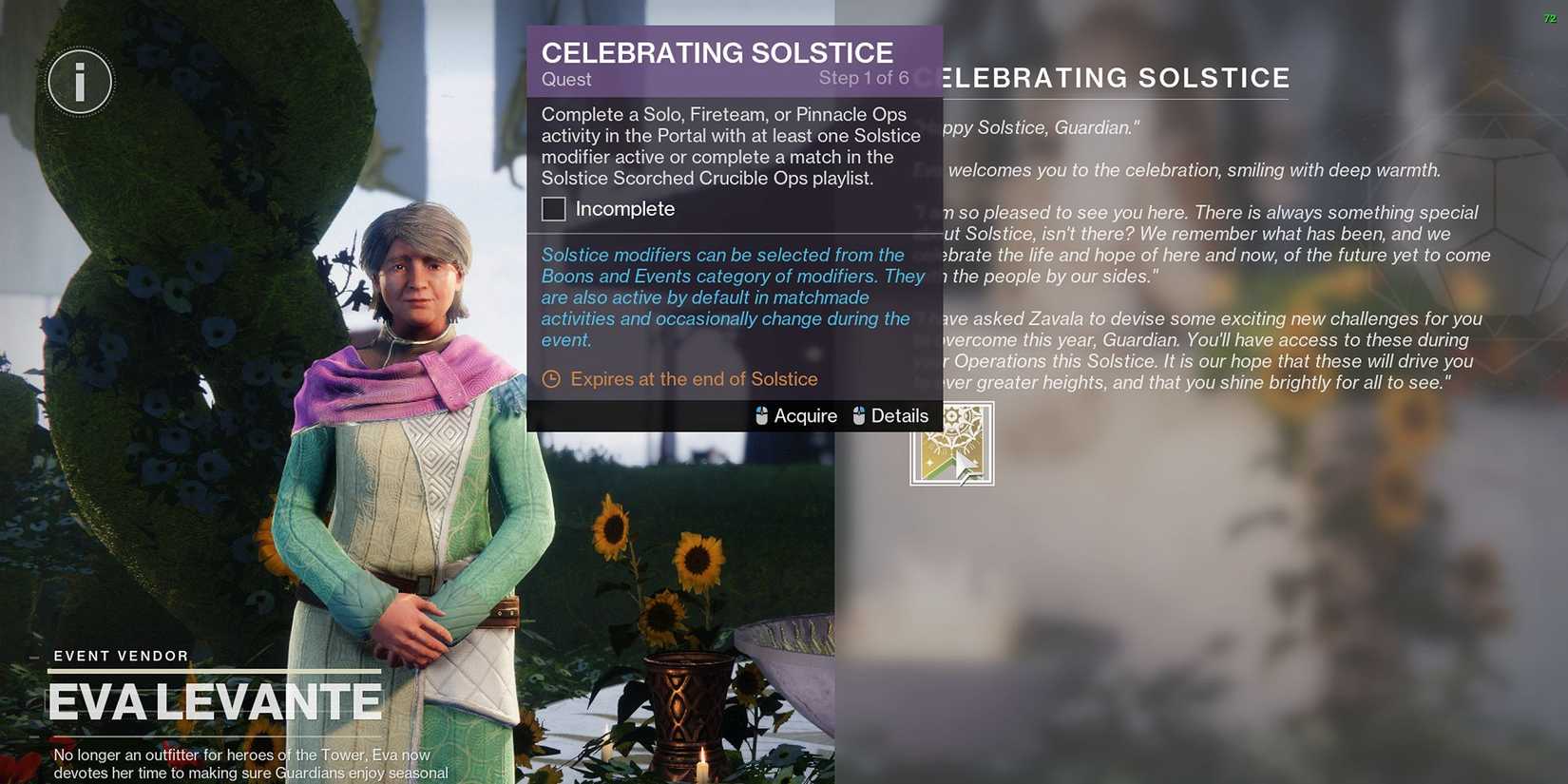Viewport: 1568px width, 784px height.
Task: Click the blue Solstice modifiers hint text
Action: pyautogui.click(x=732, y=296)
